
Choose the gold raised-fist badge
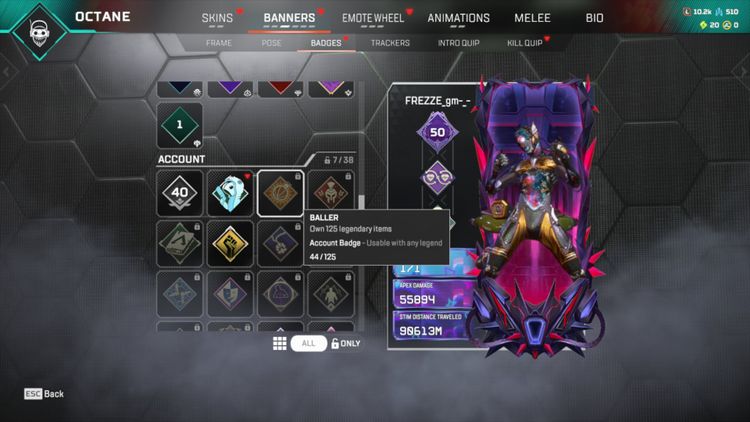pos(230,244)
